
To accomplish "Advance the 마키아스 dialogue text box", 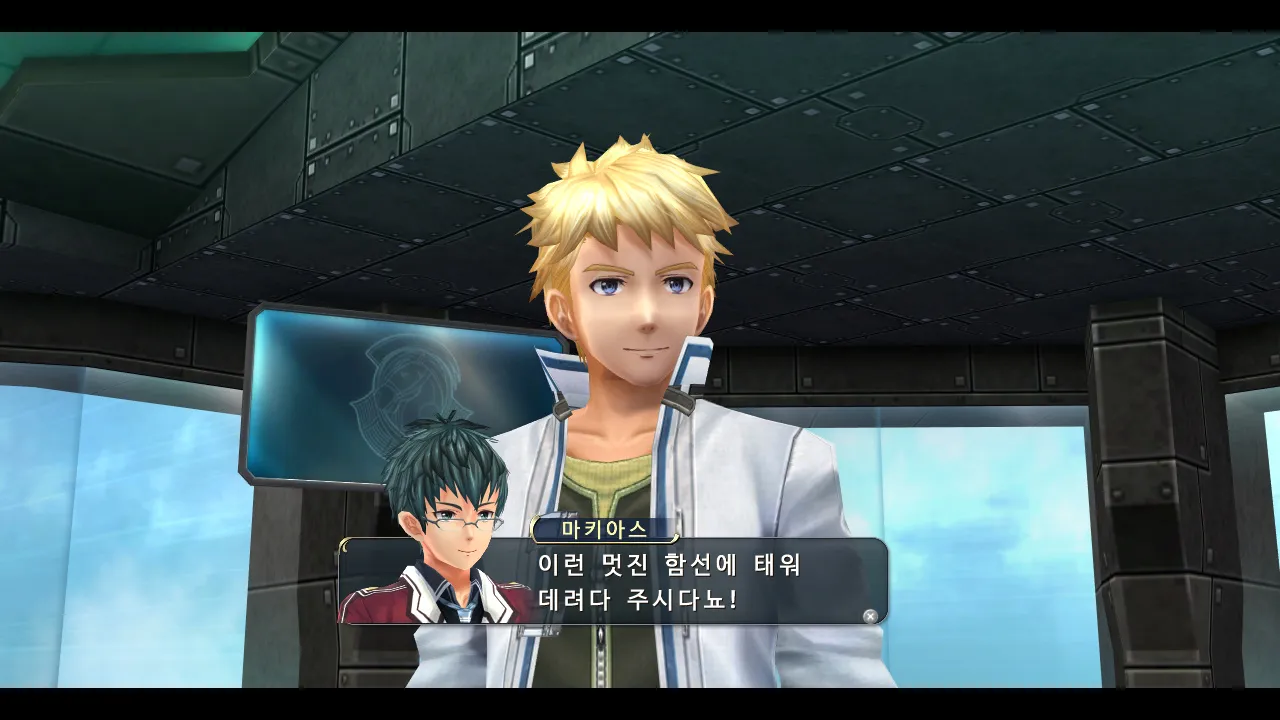I will click(x=870, y=616).
